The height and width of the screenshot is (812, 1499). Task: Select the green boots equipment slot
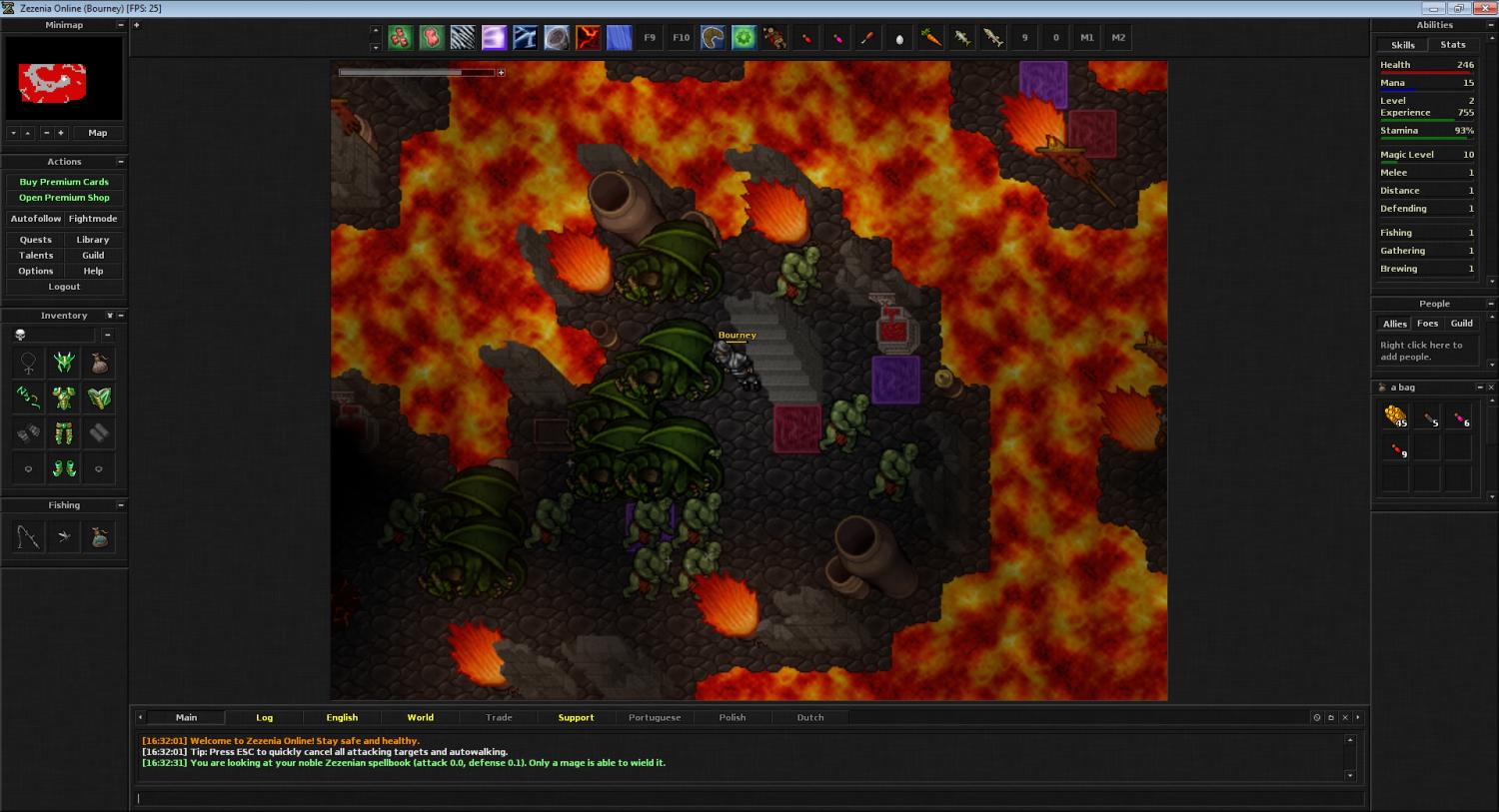(x=64, y=468)
